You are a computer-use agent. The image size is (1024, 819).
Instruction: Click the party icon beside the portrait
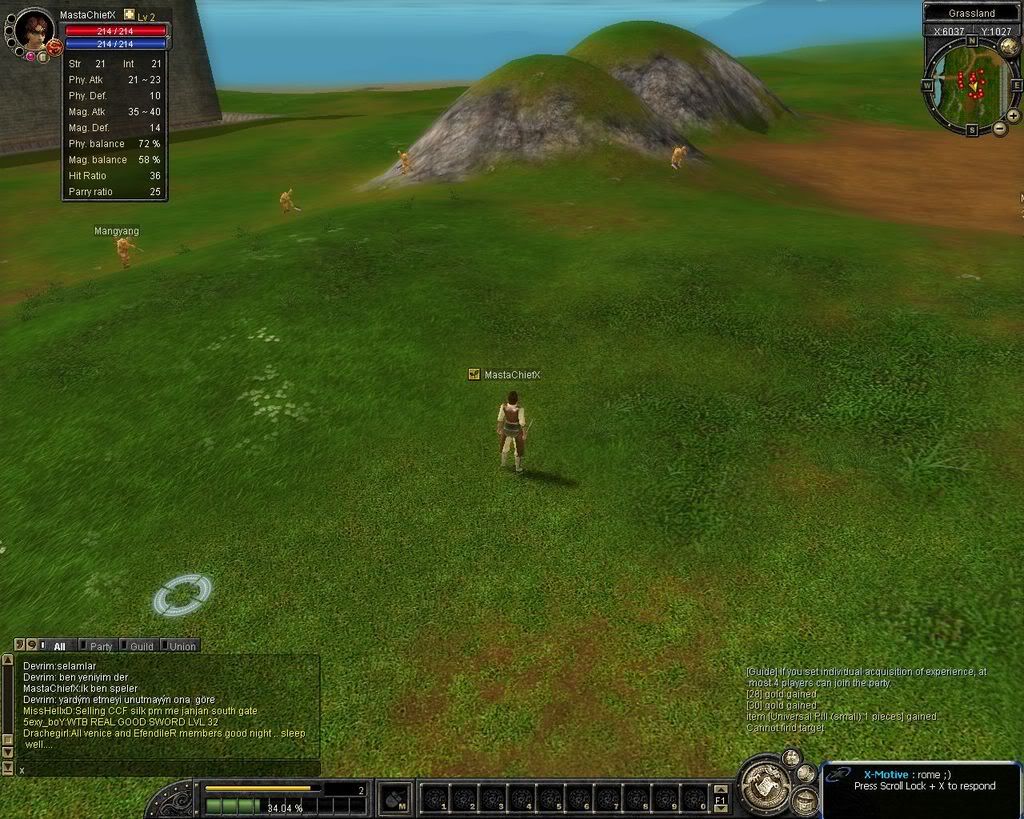point(55,47)
